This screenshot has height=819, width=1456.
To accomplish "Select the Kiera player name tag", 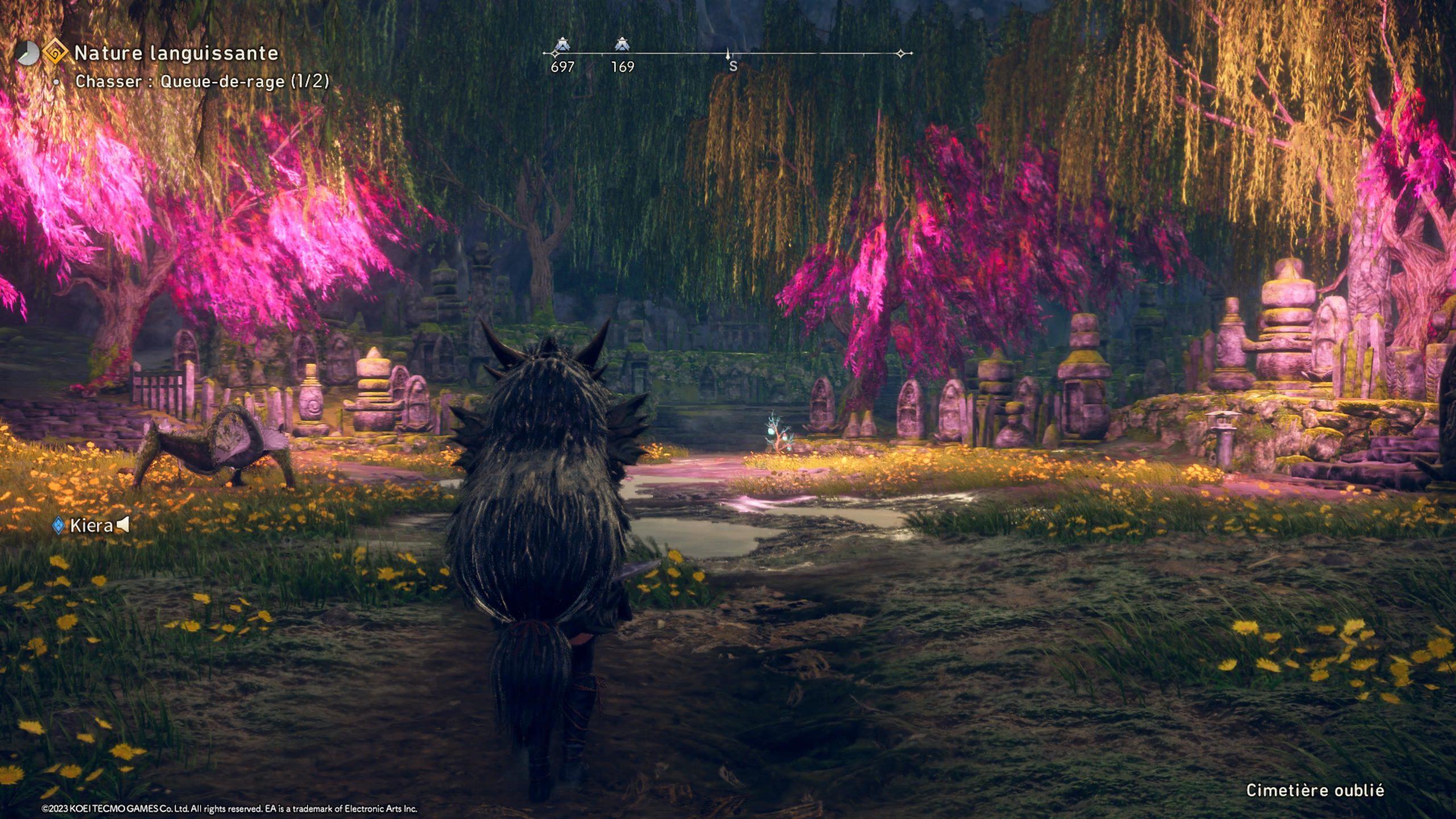I will (x=91, y=526).
